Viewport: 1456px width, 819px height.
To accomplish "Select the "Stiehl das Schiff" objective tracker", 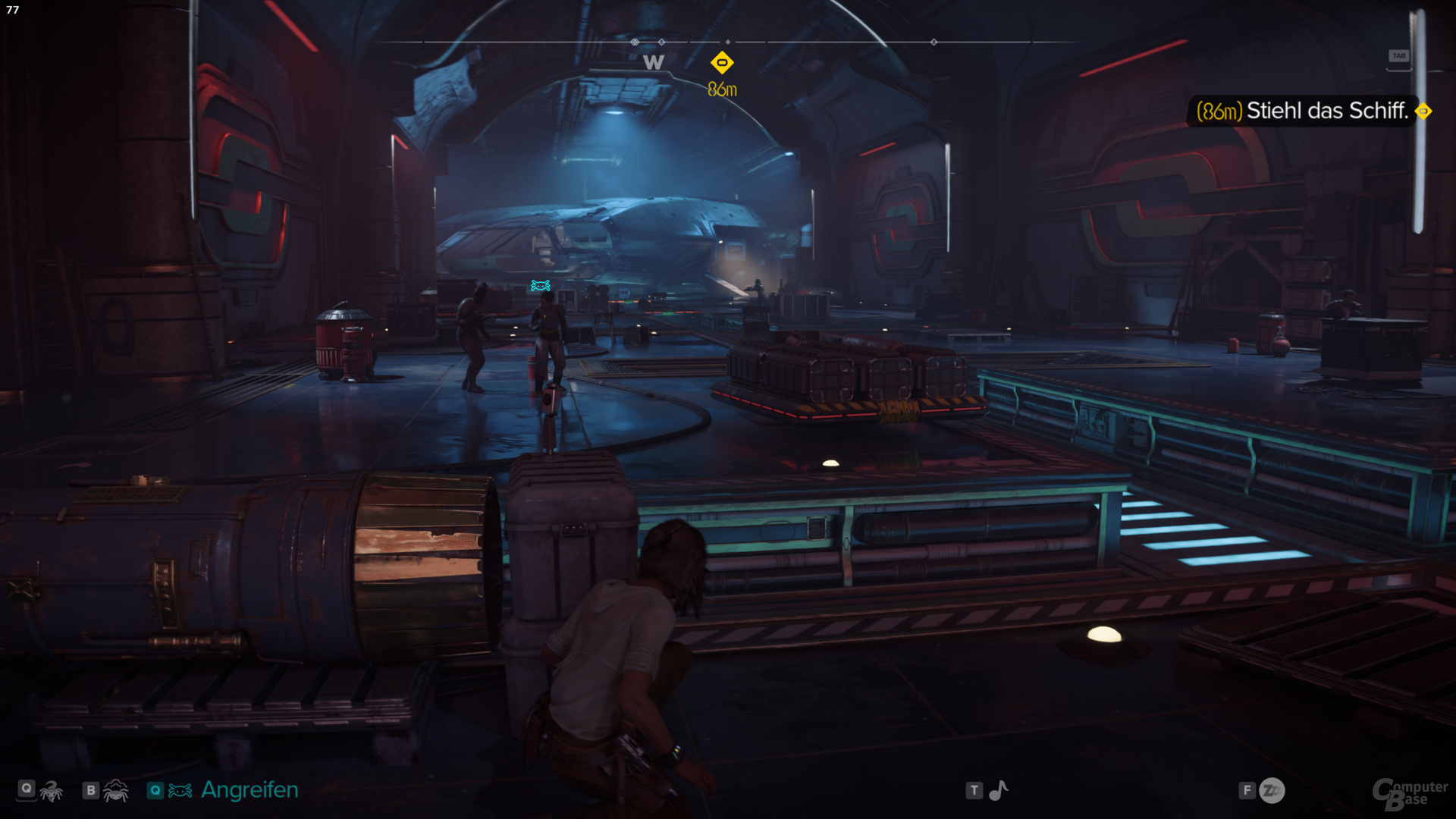I will click(x=1301, y=111).
